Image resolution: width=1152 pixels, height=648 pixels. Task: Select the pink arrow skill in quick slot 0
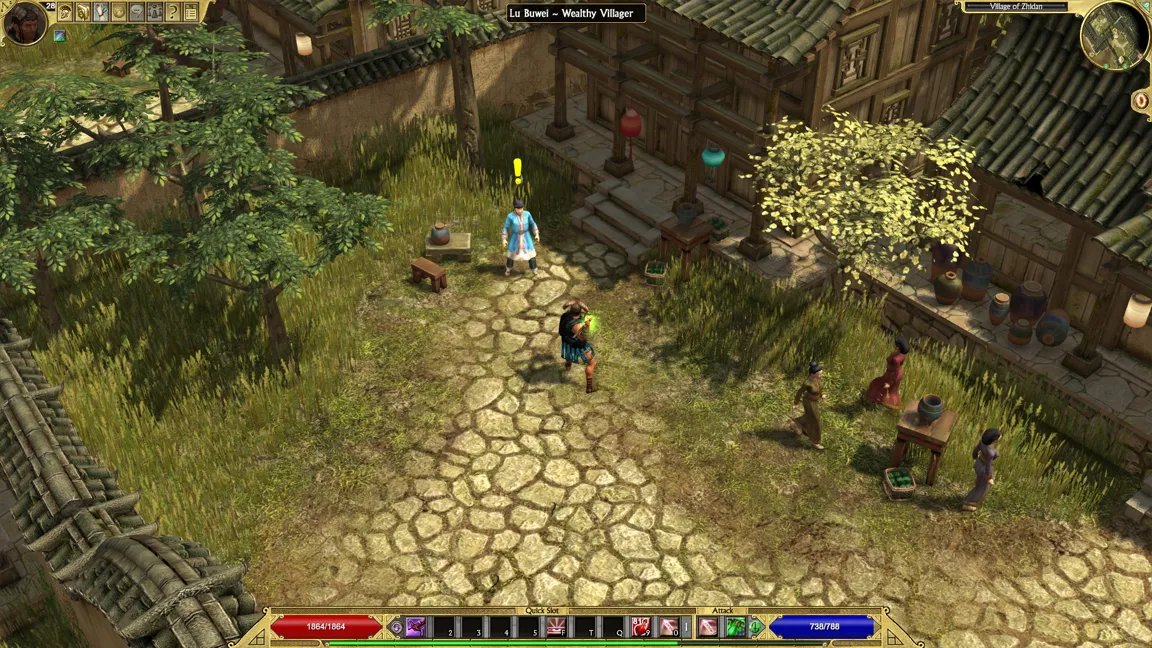668,627
